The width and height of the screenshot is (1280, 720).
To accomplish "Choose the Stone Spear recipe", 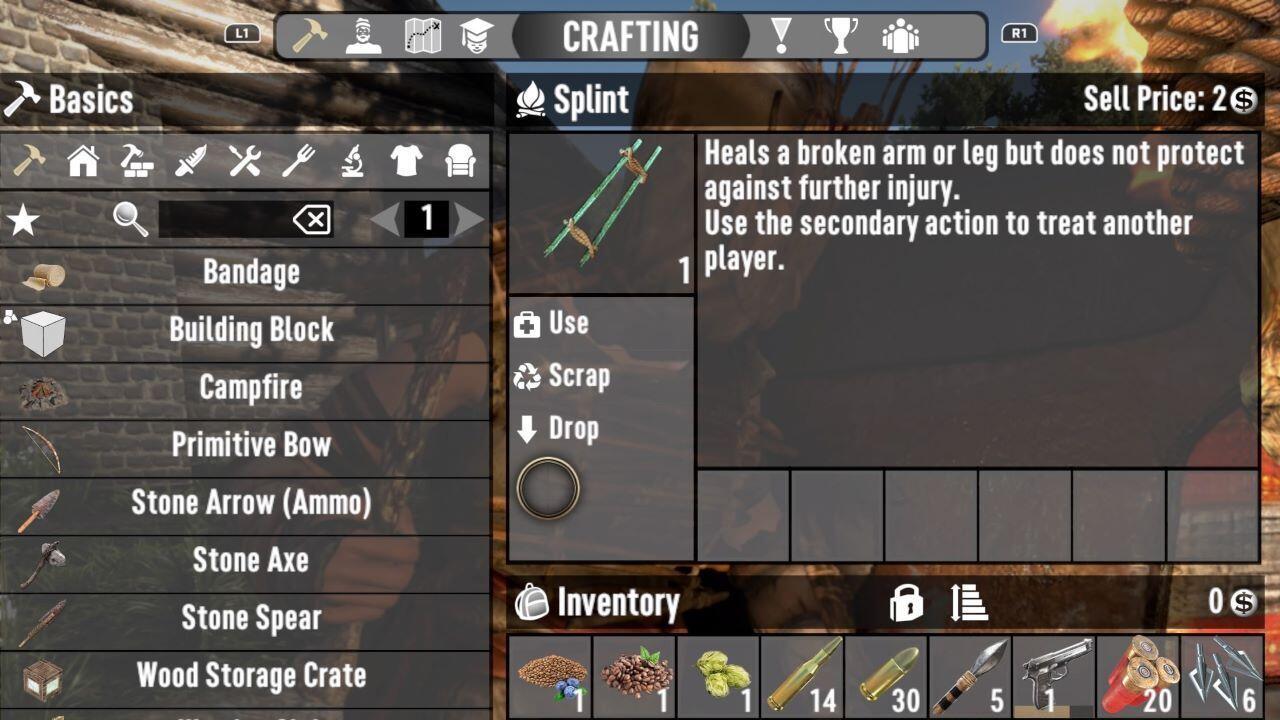I will pos(250,618).
